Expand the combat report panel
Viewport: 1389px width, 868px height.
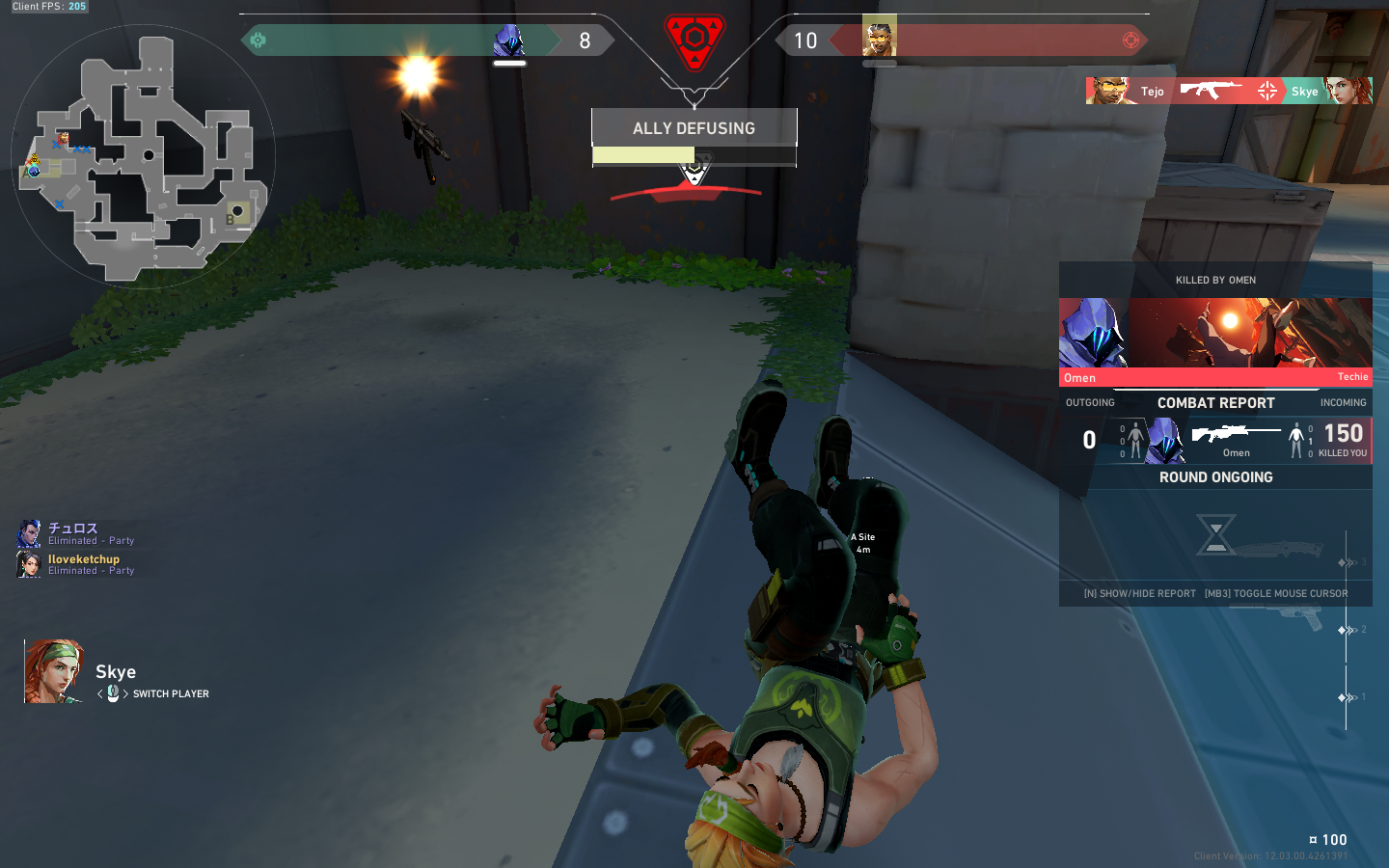click(x=1216, y=403)
